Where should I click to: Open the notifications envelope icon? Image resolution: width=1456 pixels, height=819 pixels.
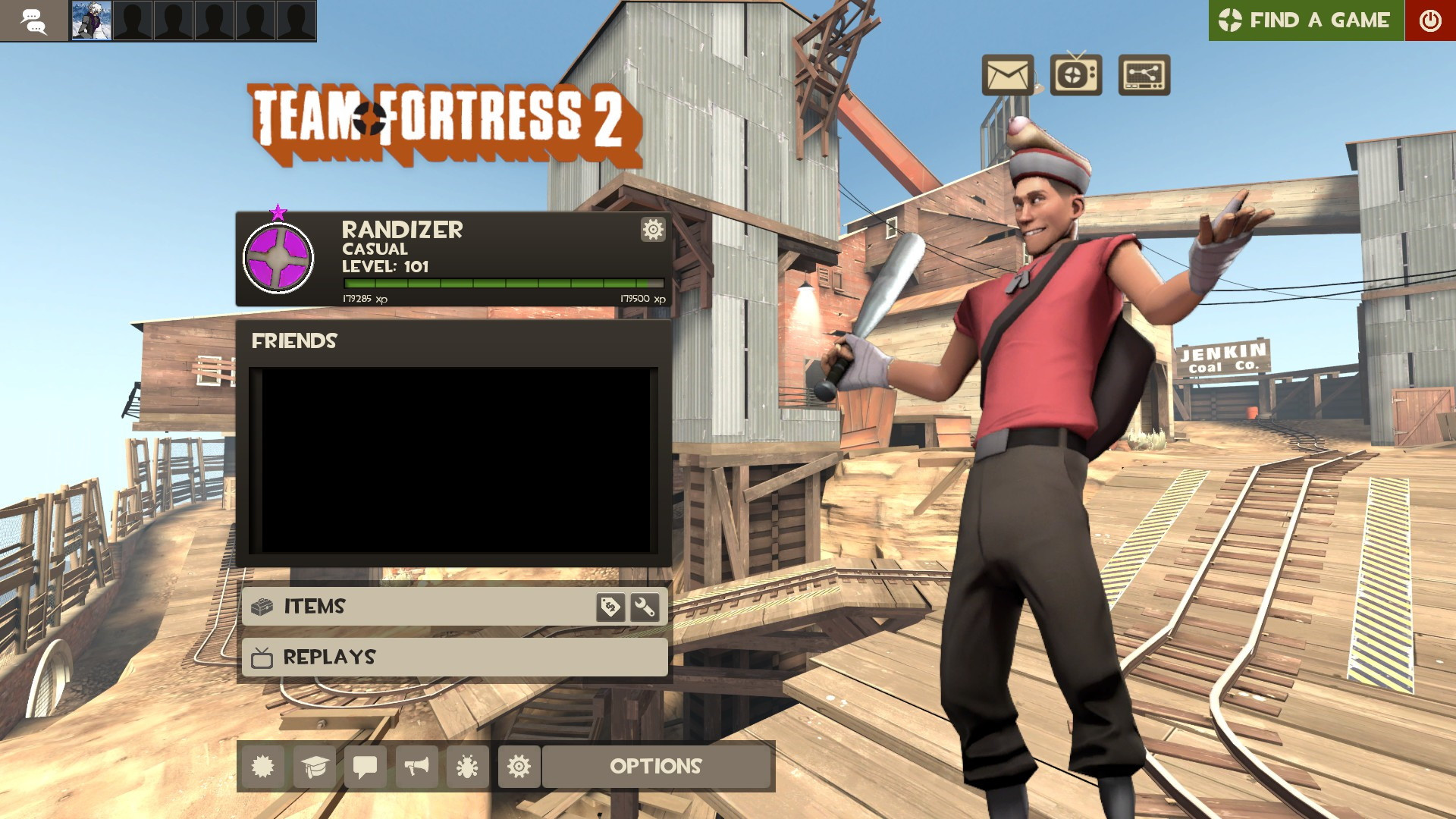click(x=1006, y=76)
